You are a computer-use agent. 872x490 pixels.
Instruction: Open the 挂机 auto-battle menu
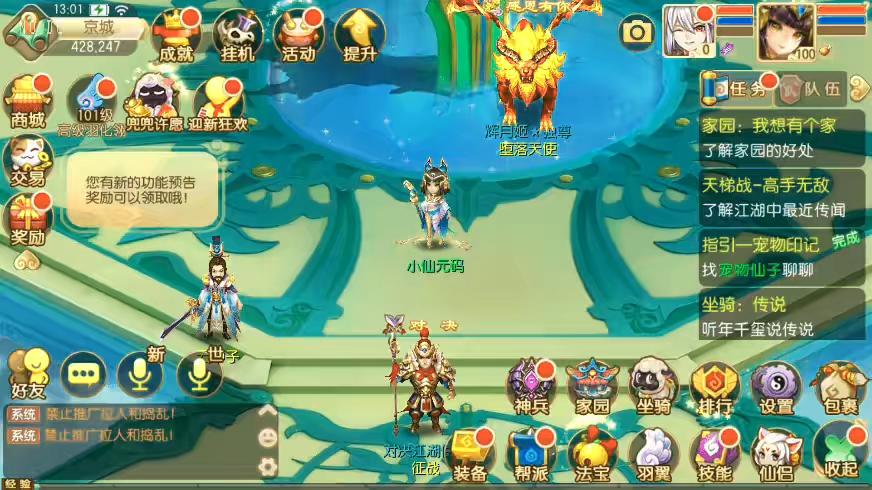point(237,37)
